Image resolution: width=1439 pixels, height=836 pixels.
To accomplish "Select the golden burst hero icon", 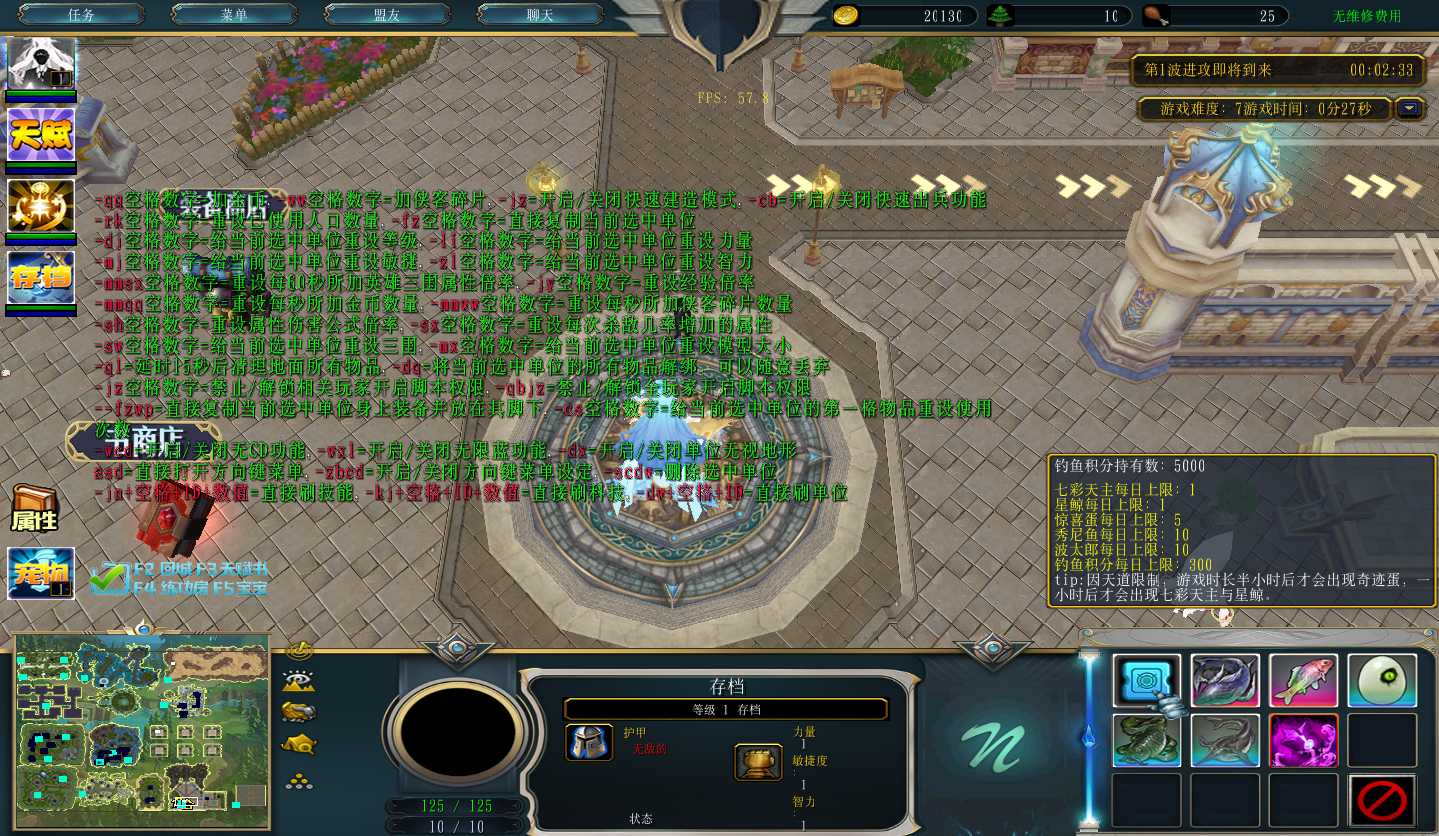I will [x=41, y=206].
